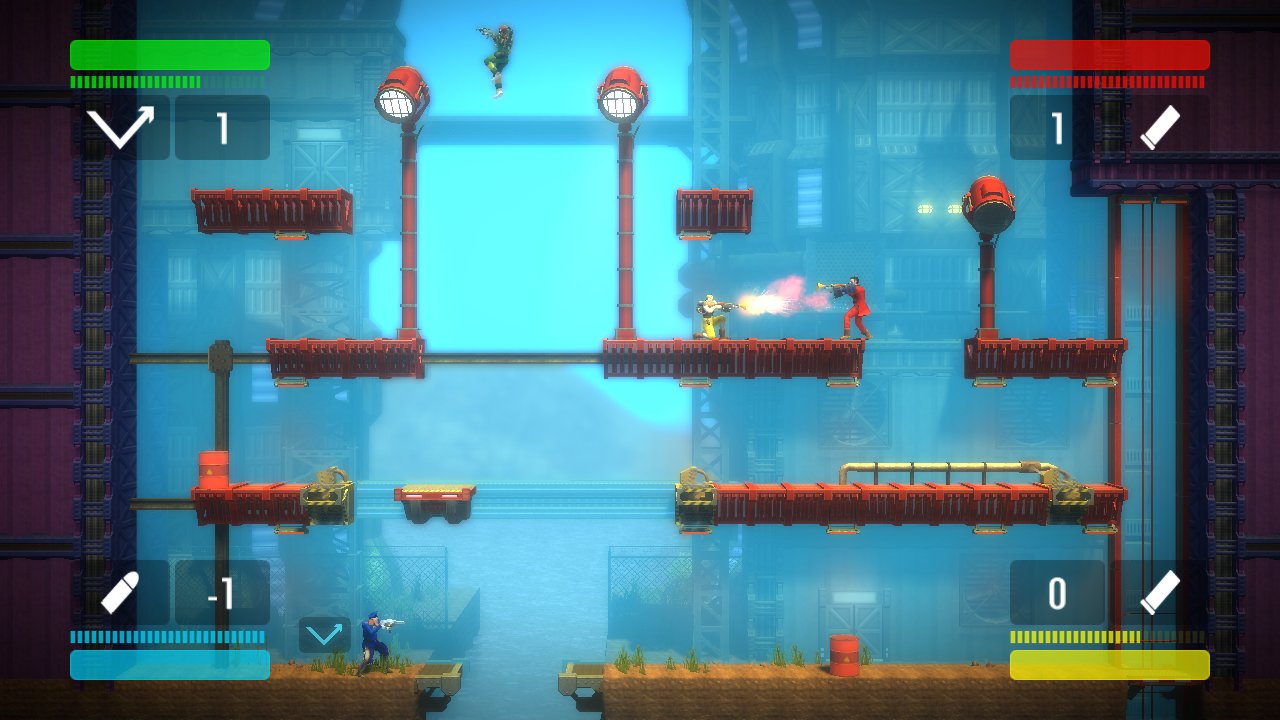This screenshot has width=1280, height=720.
Task: Click the yellow player's ammo icon
Action: pos(1162,592)
